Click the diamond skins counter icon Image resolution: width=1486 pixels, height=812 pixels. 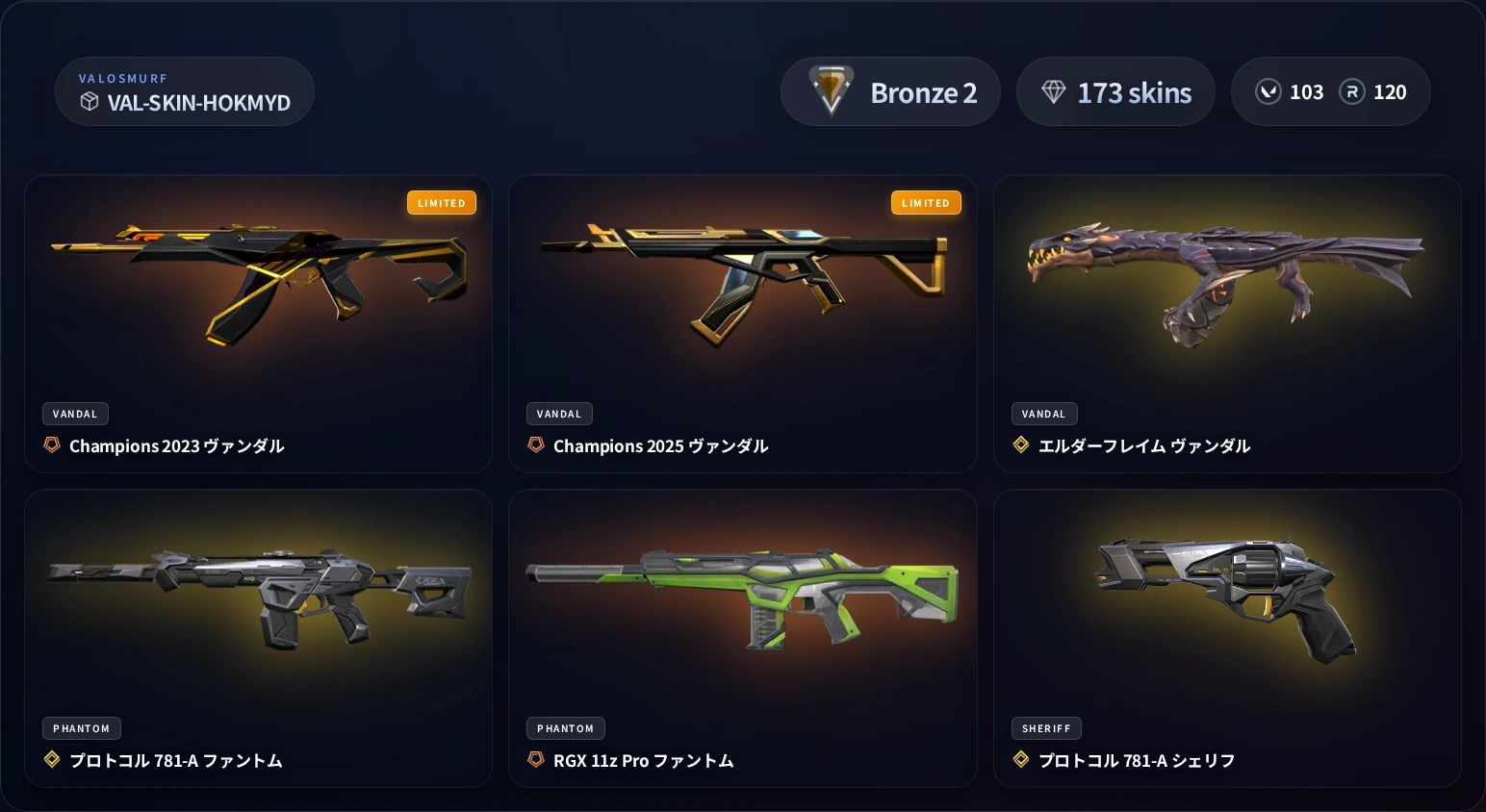click(1055, 90)
